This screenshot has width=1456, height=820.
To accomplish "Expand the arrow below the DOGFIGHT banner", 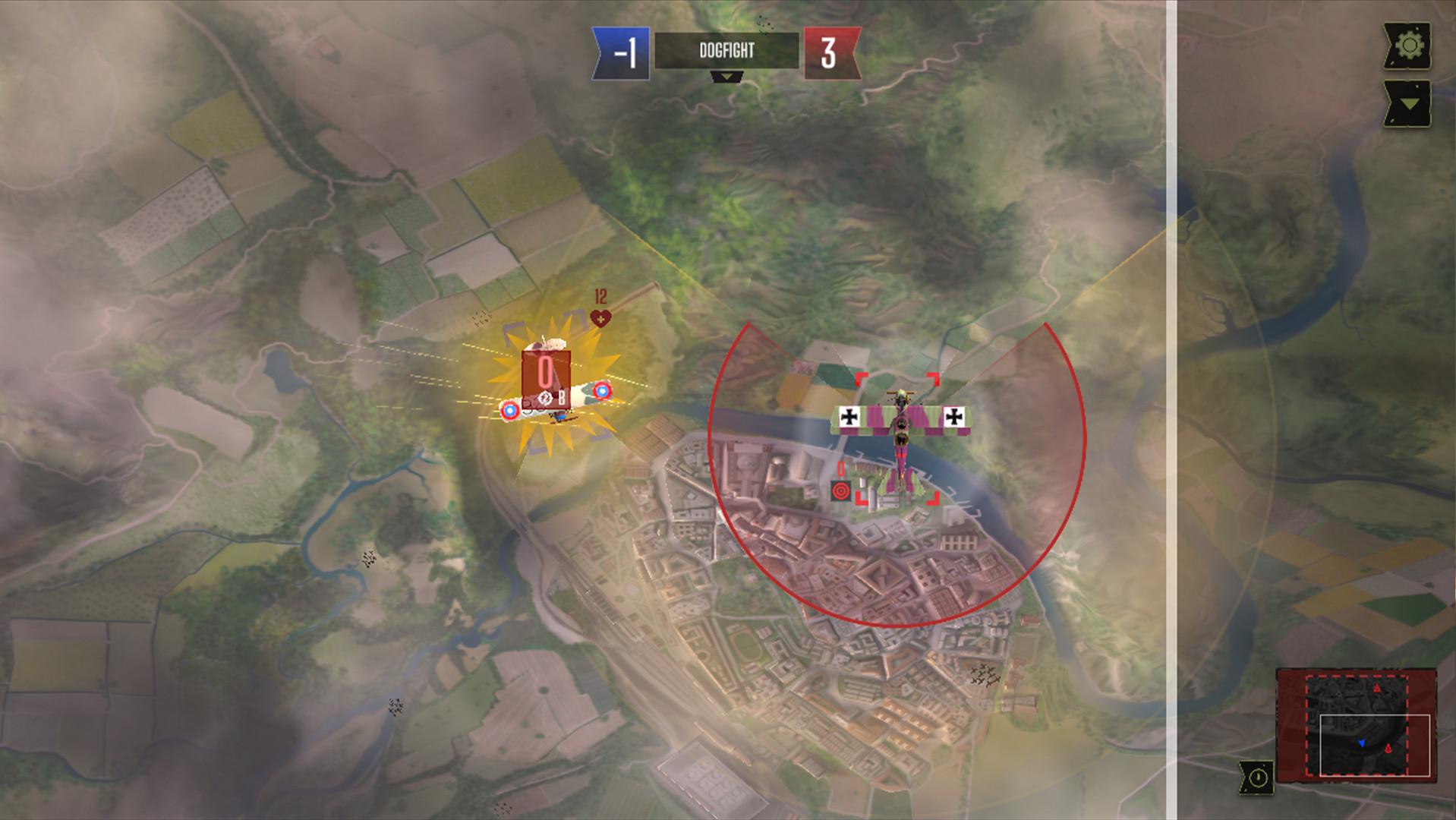I will (x=727, y=77).
